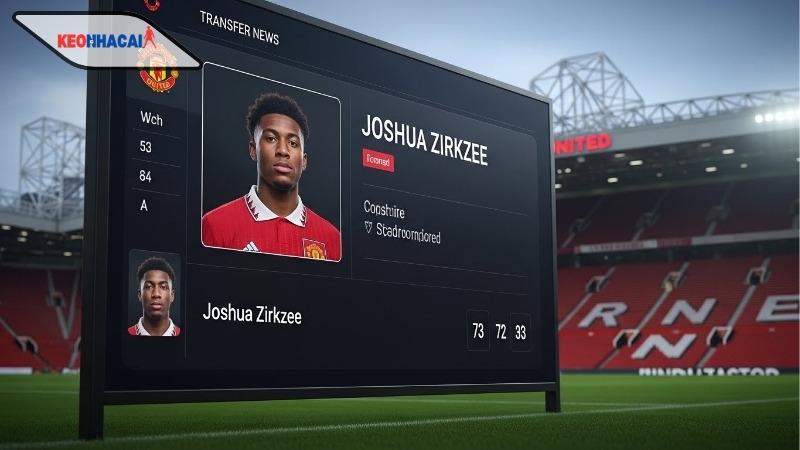Viewport: 800px width, 450px height.
Task: Select the Wch sidebar entry
Action: click(151, 117)
